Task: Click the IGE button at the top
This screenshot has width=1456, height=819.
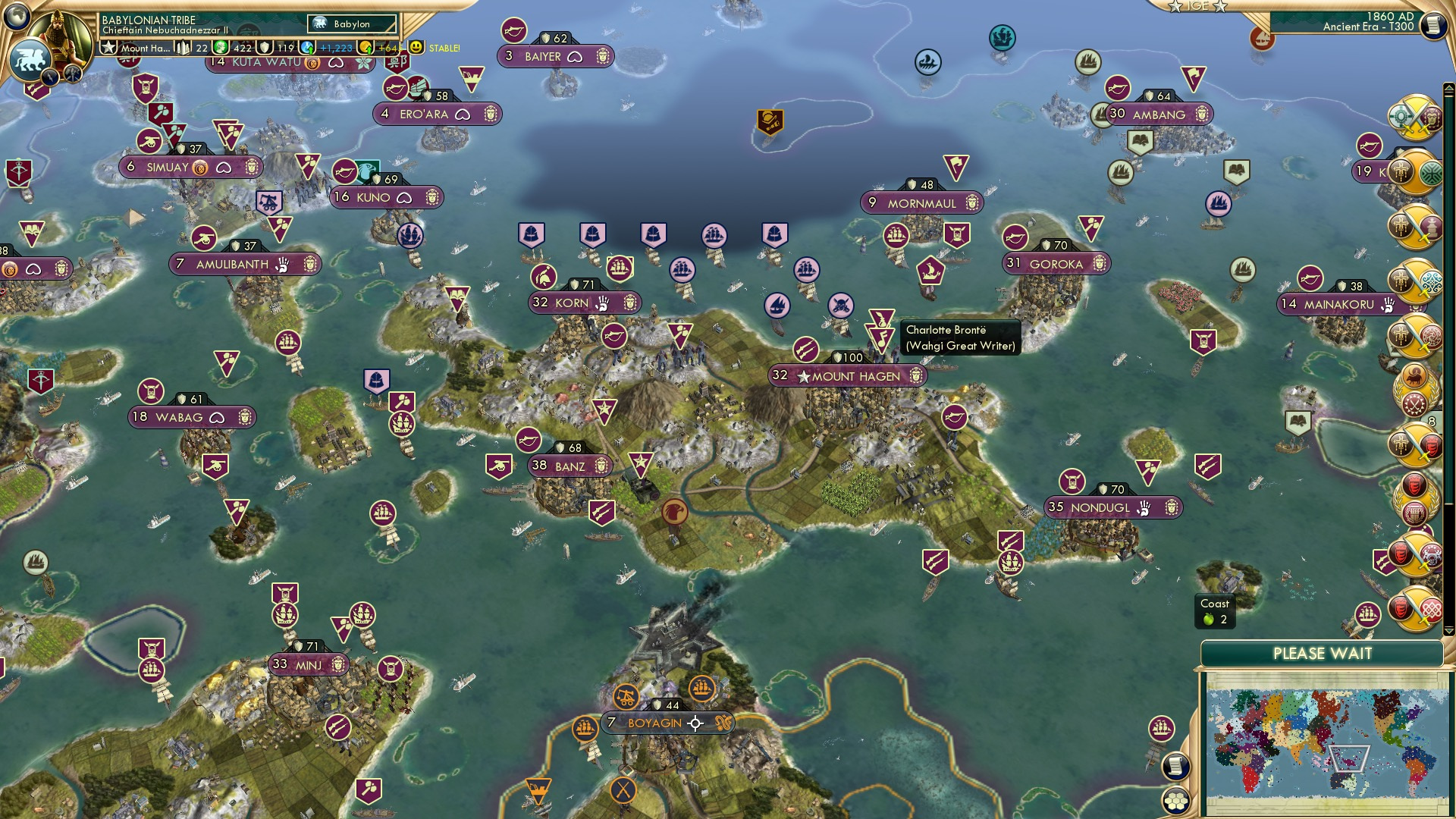Action: click(1197, 6)
